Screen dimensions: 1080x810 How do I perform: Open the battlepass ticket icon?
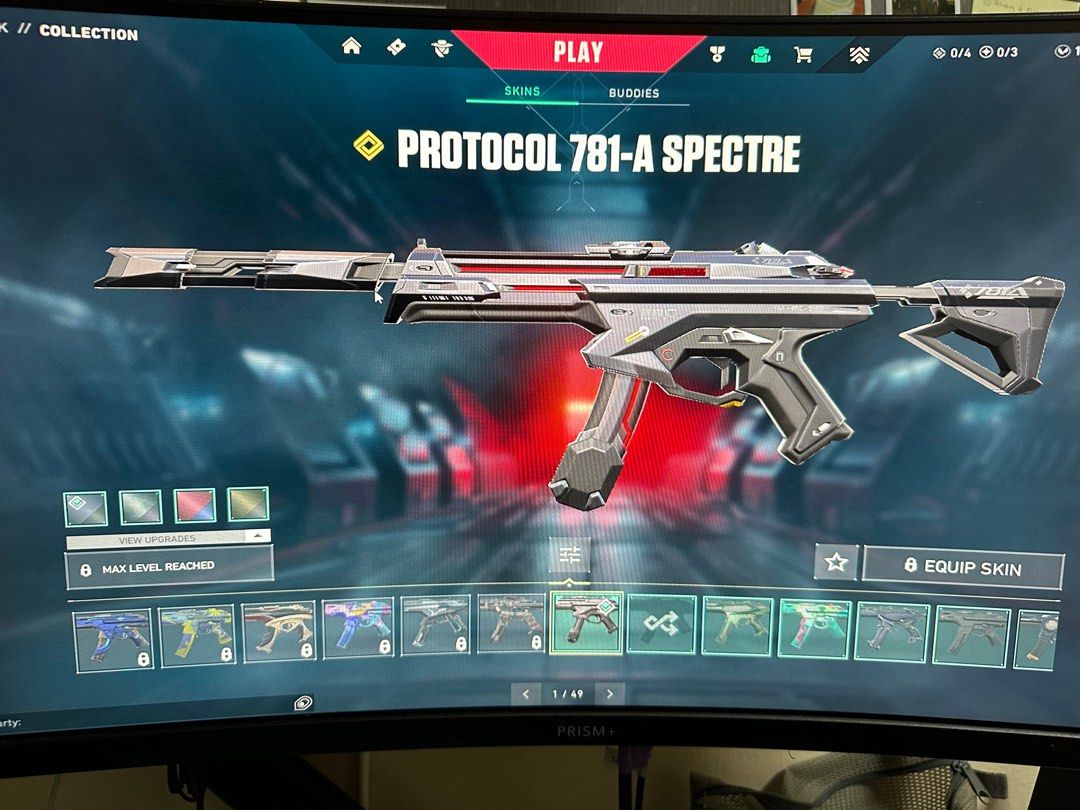tap(396, 47)
